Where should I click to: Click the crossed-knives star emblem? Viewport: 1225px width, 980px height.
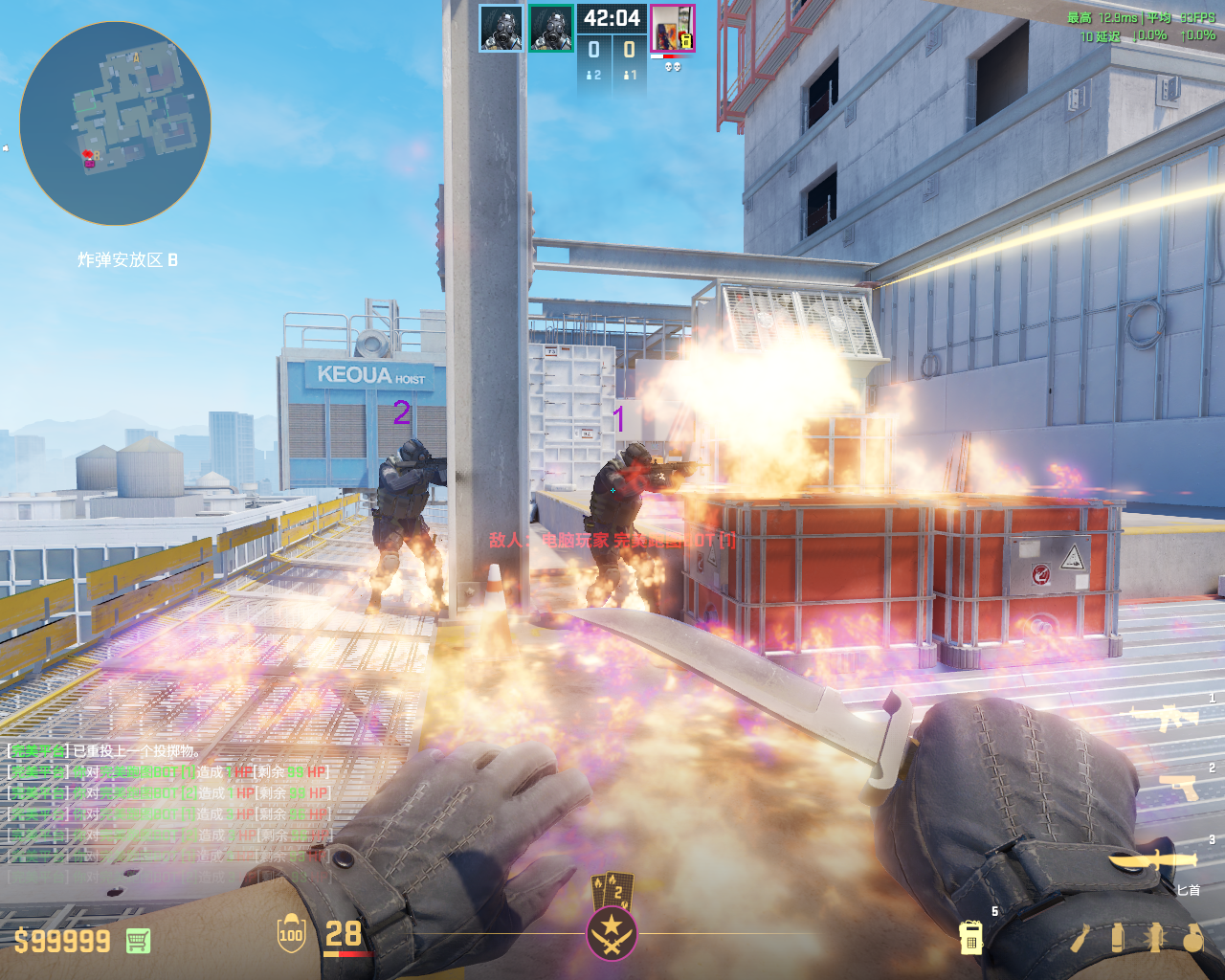tap(612, 933)
